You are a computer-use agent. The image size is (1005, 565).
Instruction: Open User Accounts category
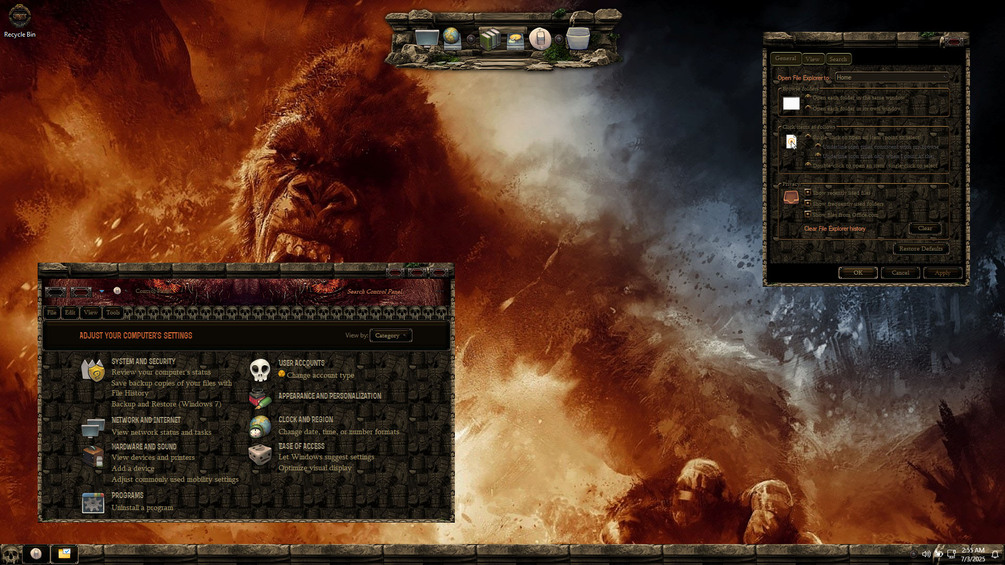click(x=301, y=363)
